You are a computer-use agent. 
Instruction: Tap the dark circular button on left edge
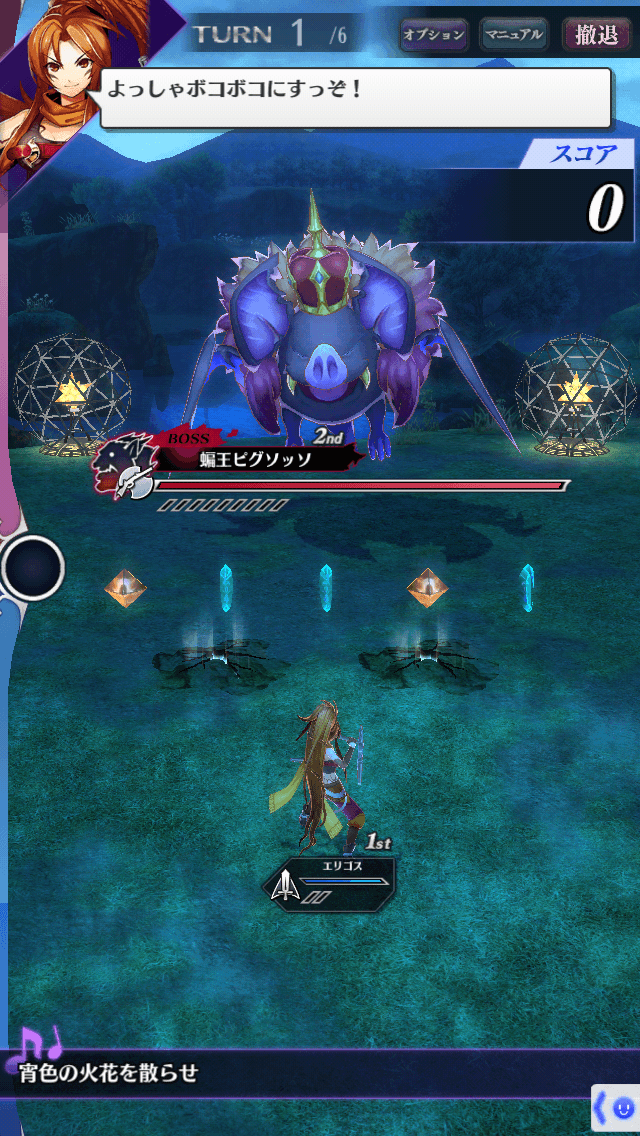(33, 568)
